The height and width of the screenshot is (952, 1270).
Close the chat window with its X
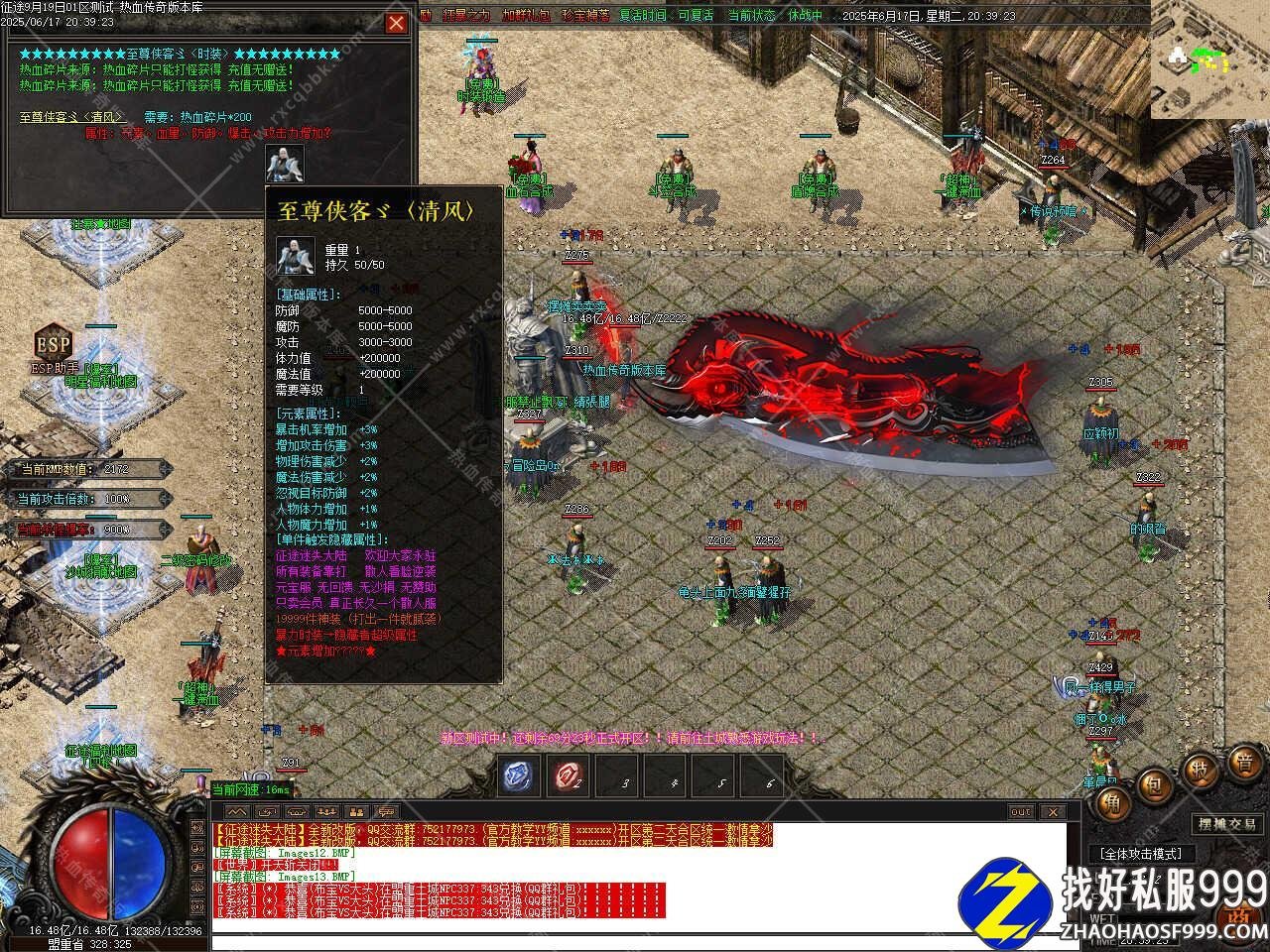[1051, 812]
